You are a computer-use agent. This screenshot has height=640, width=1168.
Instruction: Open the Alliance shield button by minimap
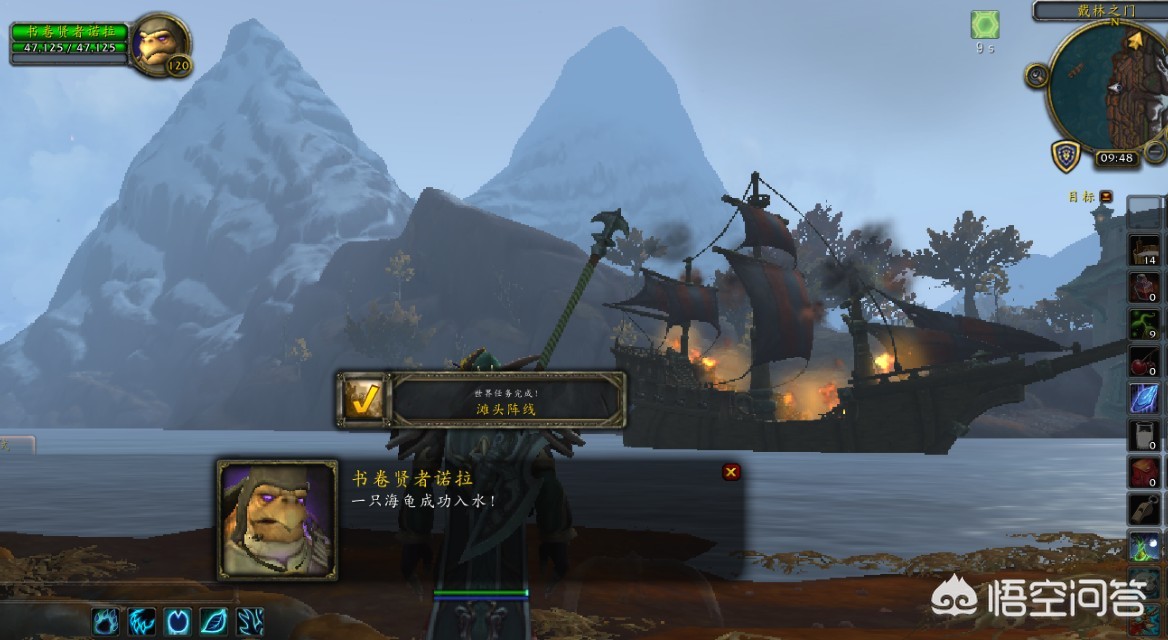[x=1065, y=156]
